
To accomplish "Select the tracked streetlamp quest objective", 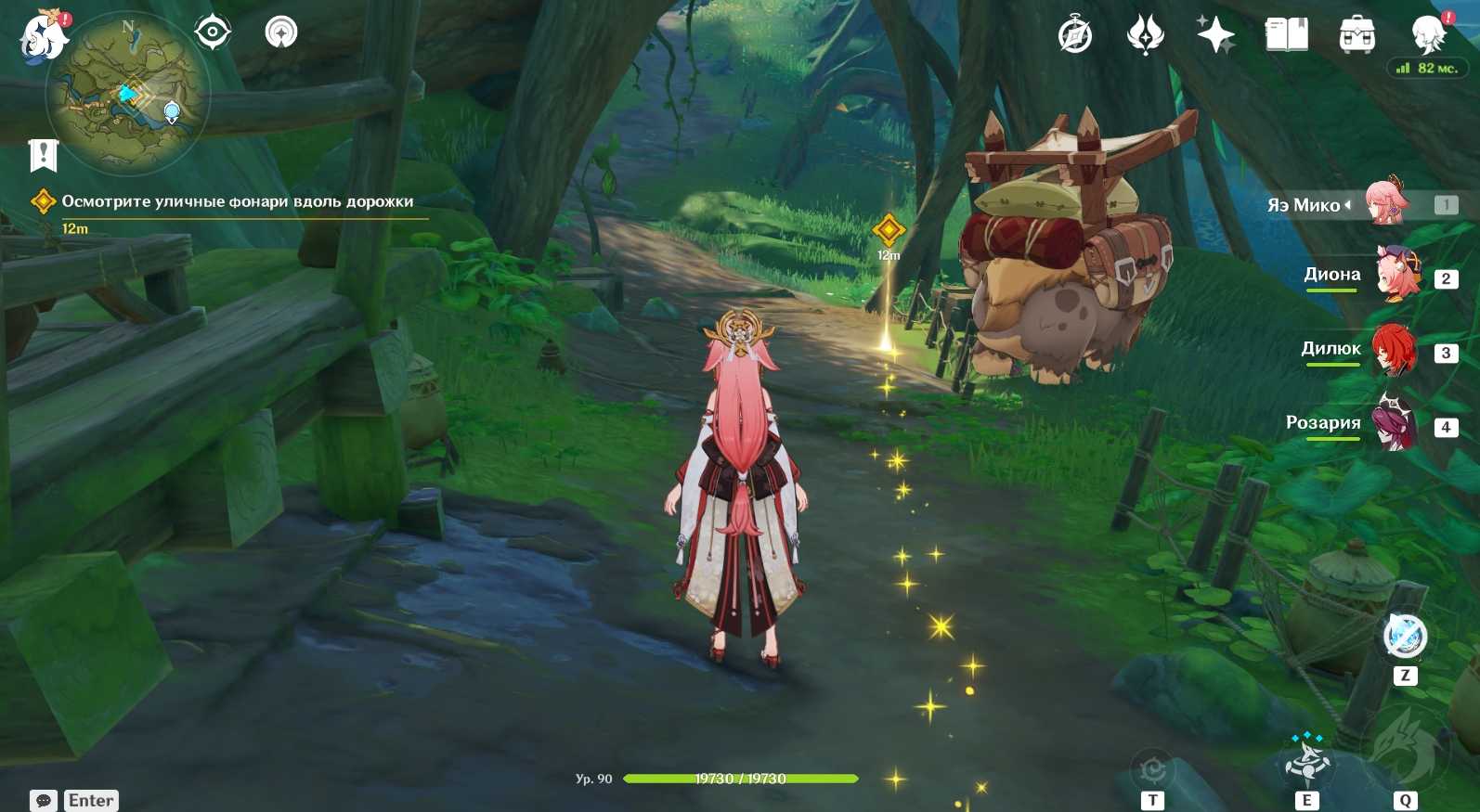I will point(237,201).
